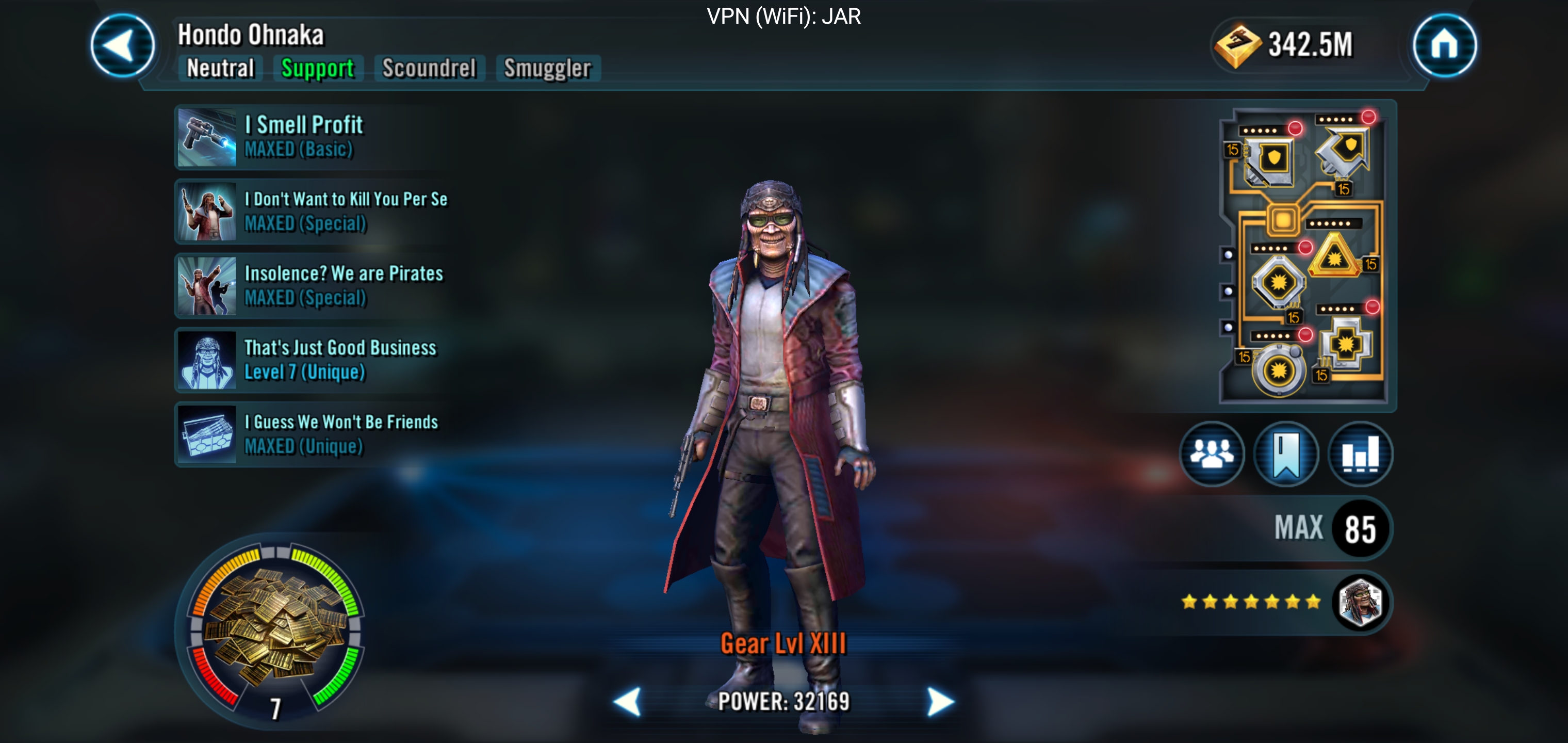Show previous character with left arrow
This screenshot has width=1568, height=743.
pyautogui.click(x=628, y=702)
